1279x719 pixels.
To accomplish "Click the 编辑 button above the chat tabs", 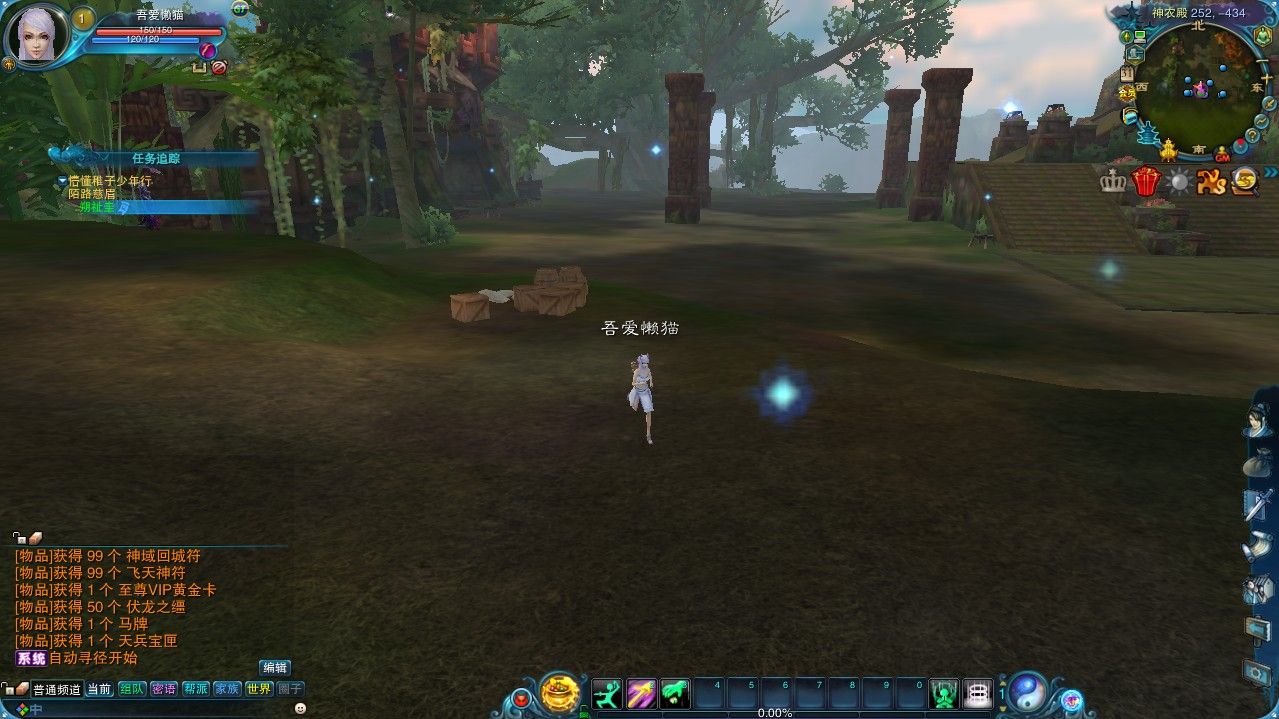I will (x=275, y=667).
